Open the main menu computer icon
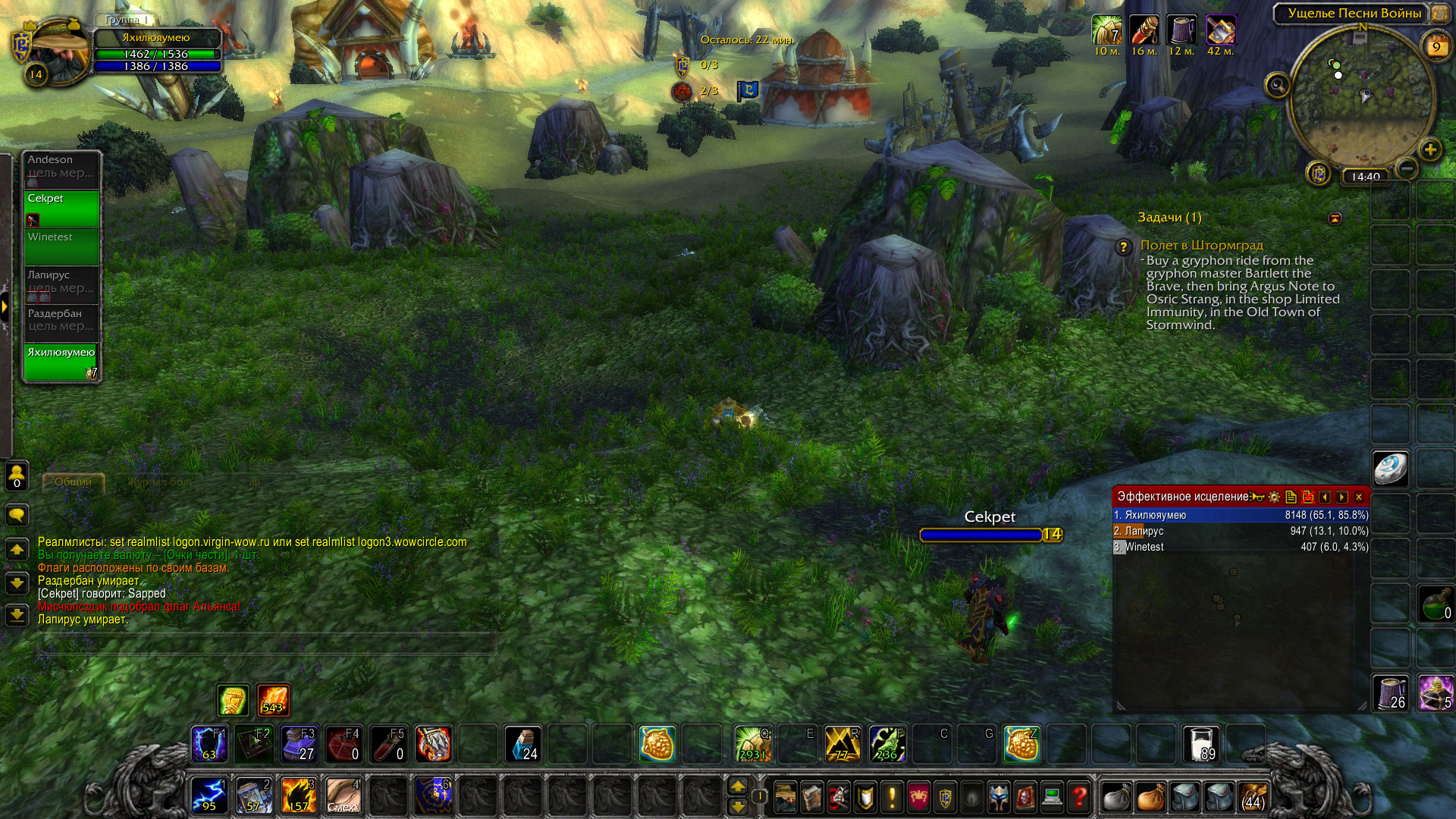Image resolution: width=1456 pixels, height=819 pixels. point(1051,797)
